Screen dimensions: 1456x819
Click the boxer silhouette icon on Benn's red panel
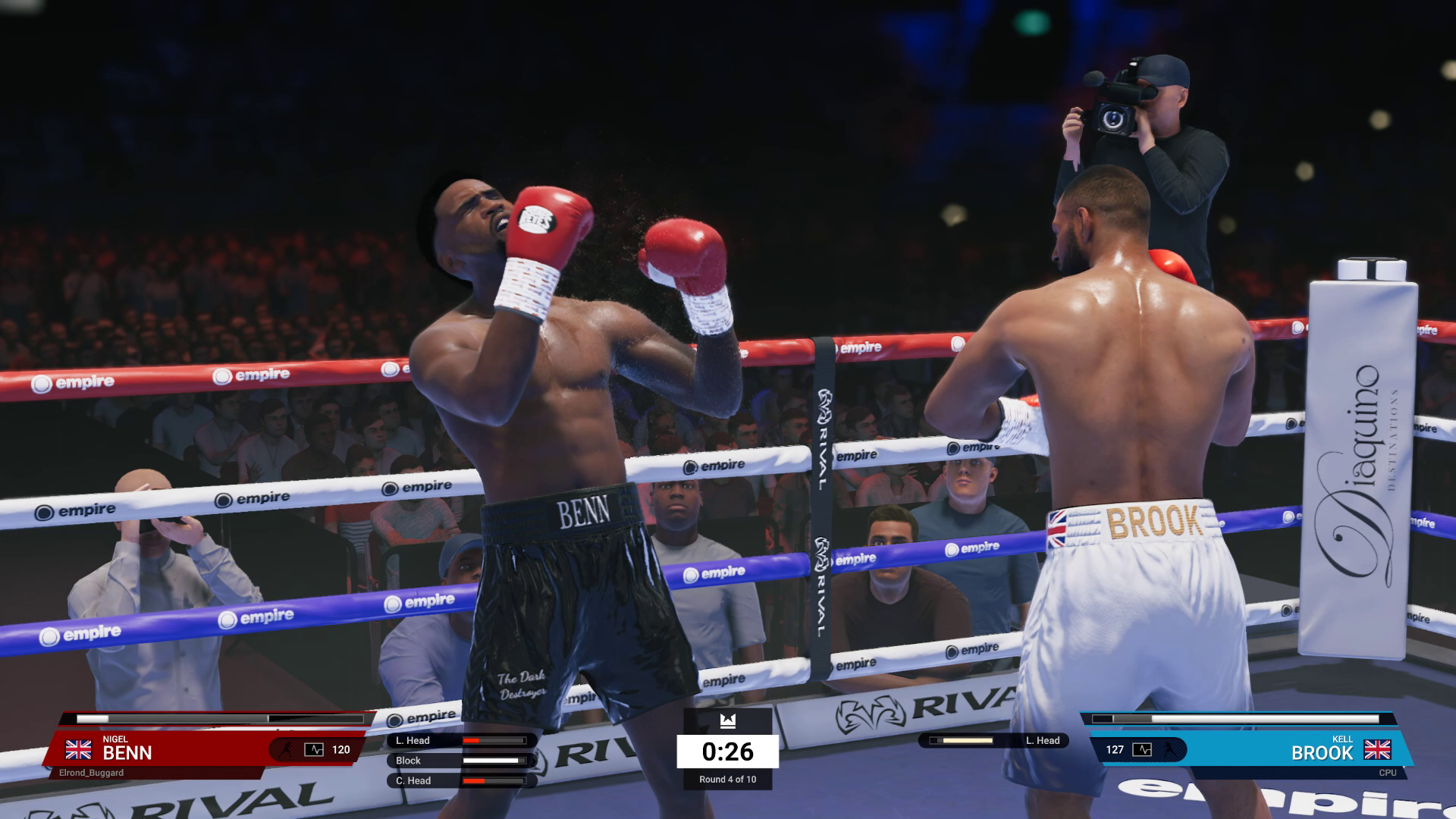coord(288,749)
